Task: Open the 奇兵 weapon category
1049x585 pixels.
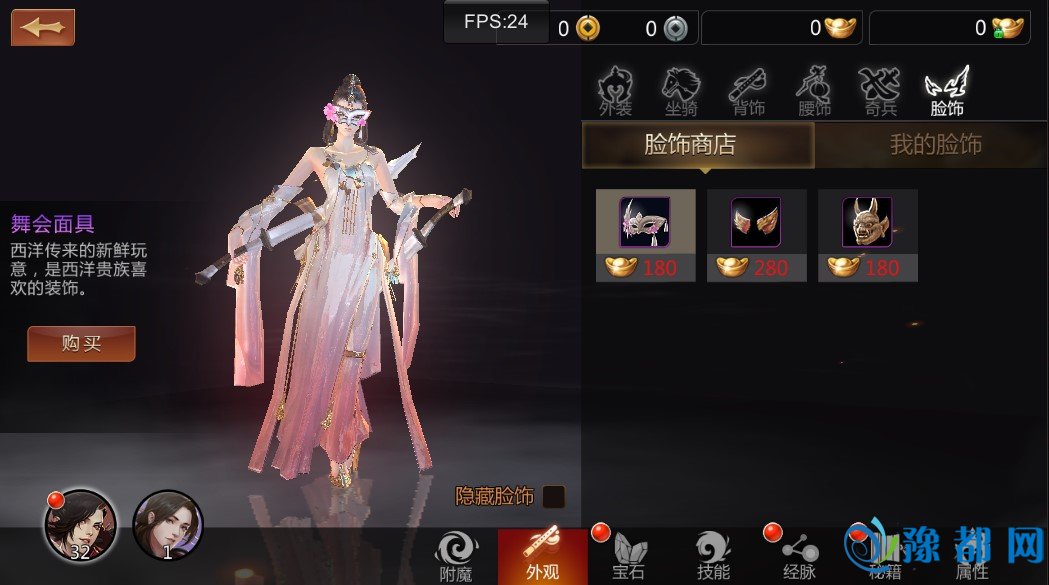Action: (x=880, y=92)
